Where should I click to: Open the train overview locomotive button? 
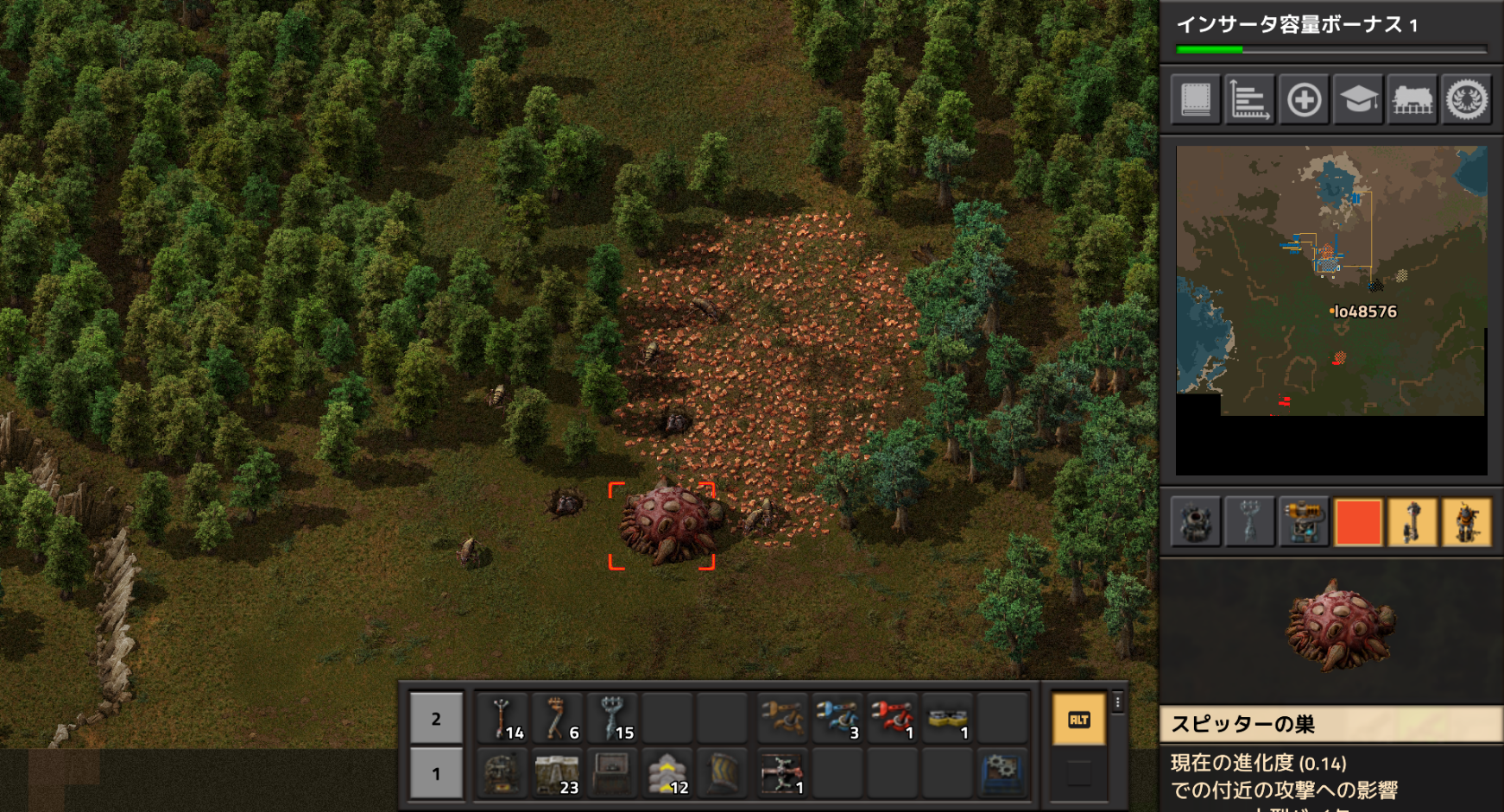1412,100
